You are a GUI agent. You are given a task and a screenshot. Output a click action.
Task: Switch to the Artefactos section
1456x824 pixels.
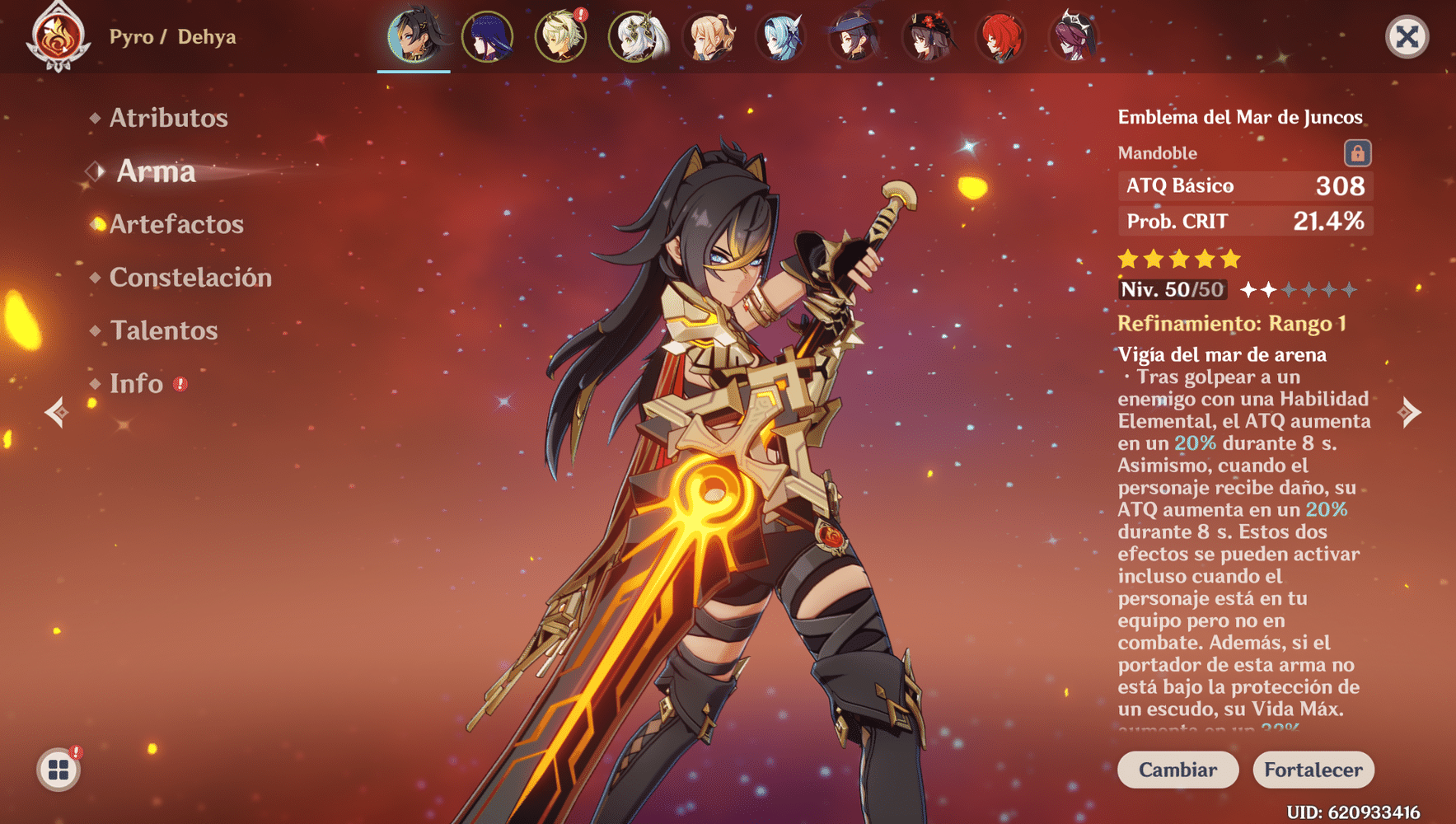point(176,224)
